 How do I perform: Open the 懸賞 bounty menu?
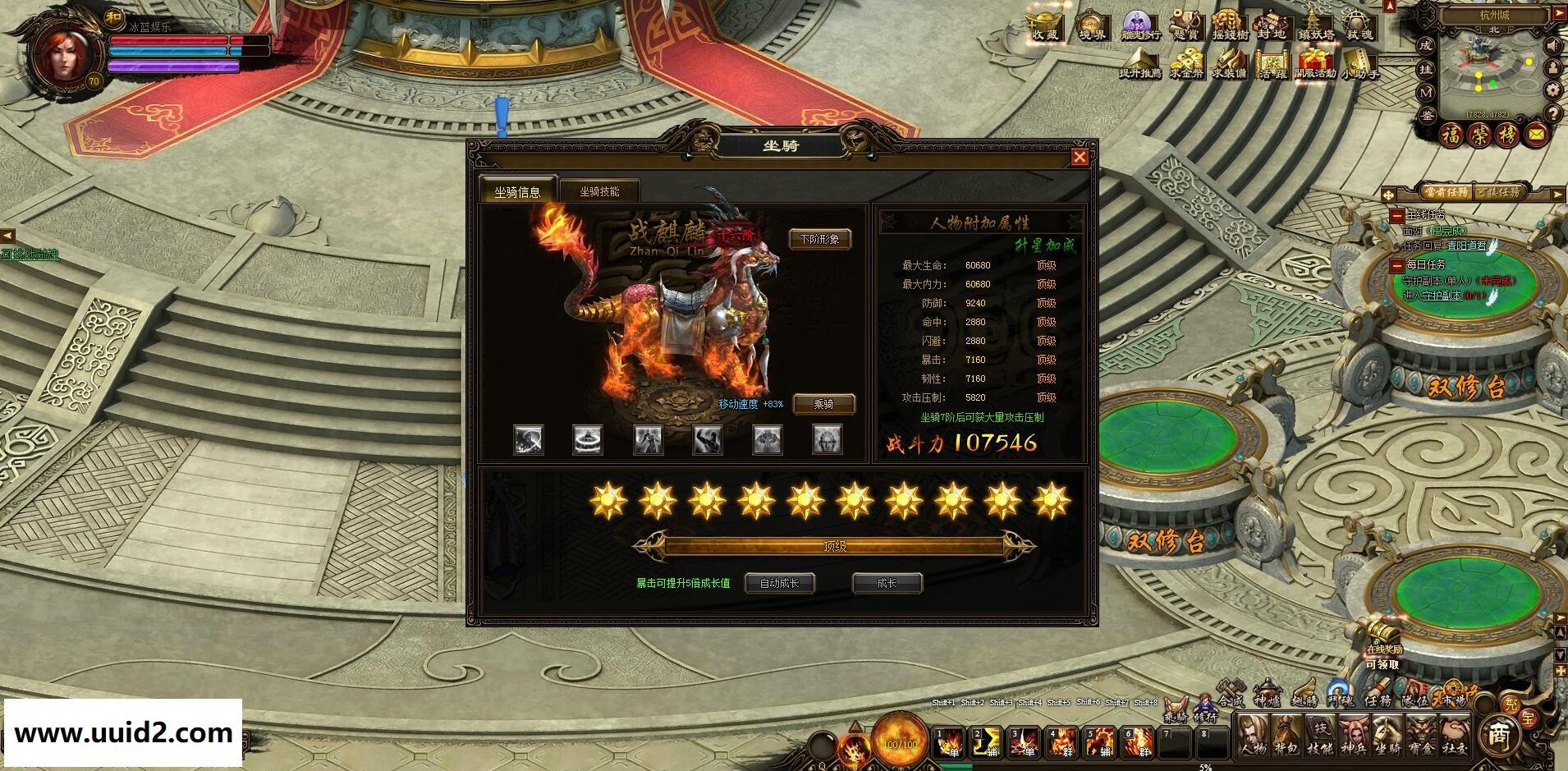pyautogui.click(x=1185, y=26)
